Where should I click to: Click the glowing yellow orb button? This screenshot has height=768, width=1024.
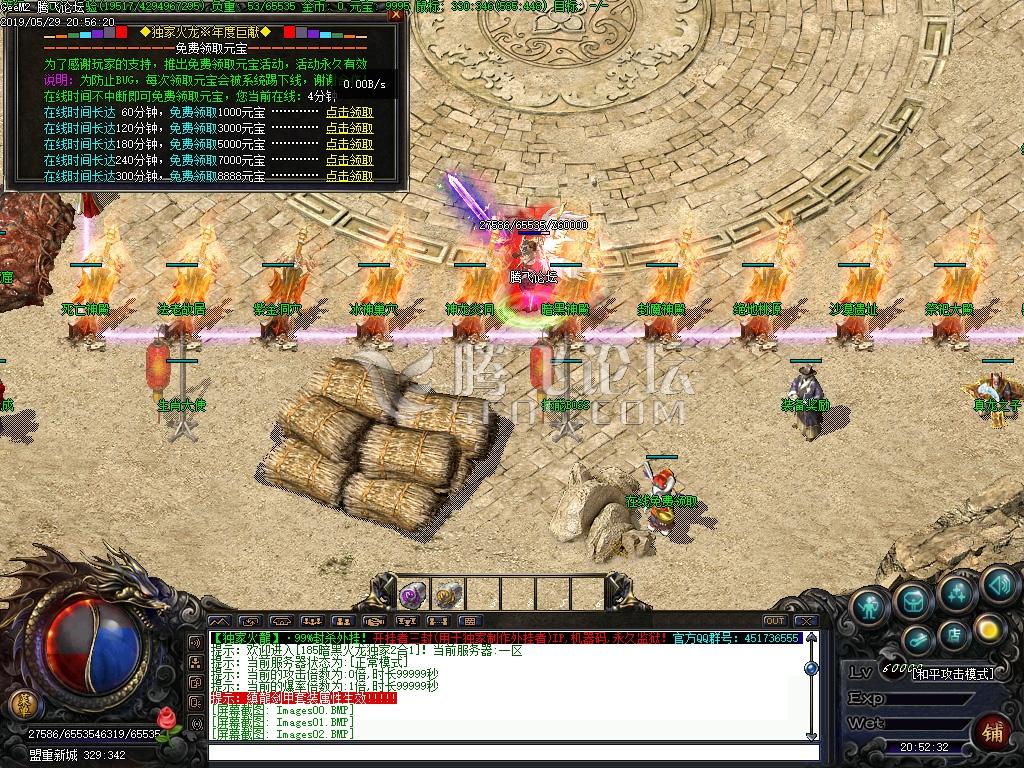coord(989,628)
